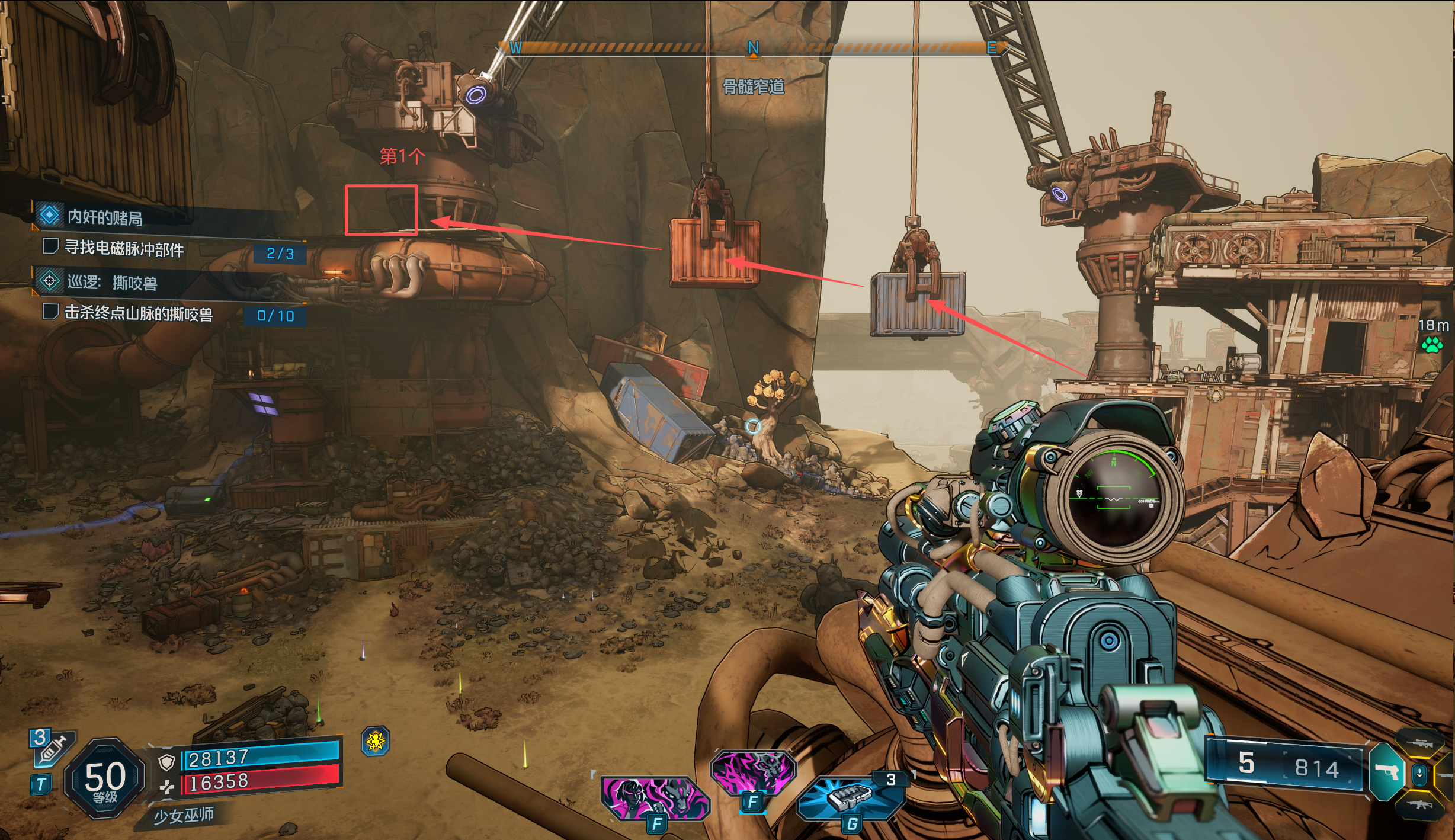
Task: Click the 击杀终点山脉的撕咬兽 objective row
Action: [x=138, y=313]
